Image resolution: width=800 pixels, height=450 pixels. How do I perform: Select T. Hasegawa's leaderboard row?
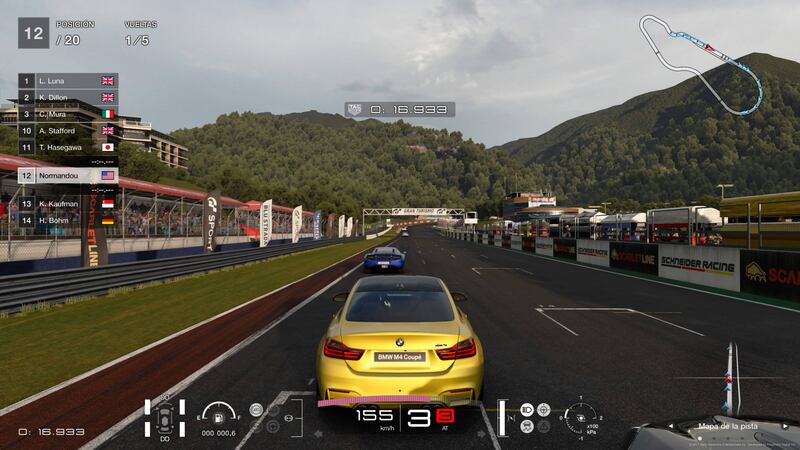[67, 147]
